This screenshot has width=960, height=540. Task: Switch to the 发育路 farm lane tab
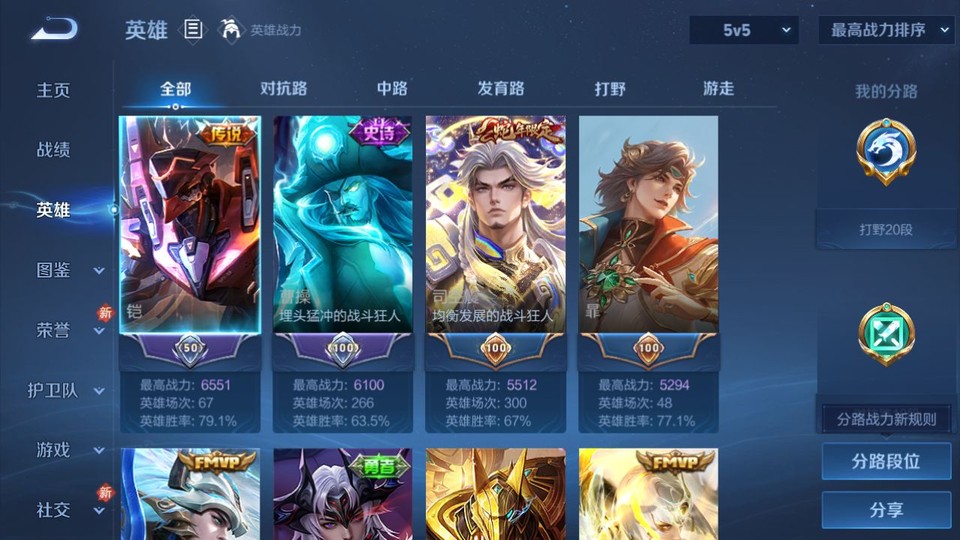[501, 88]
